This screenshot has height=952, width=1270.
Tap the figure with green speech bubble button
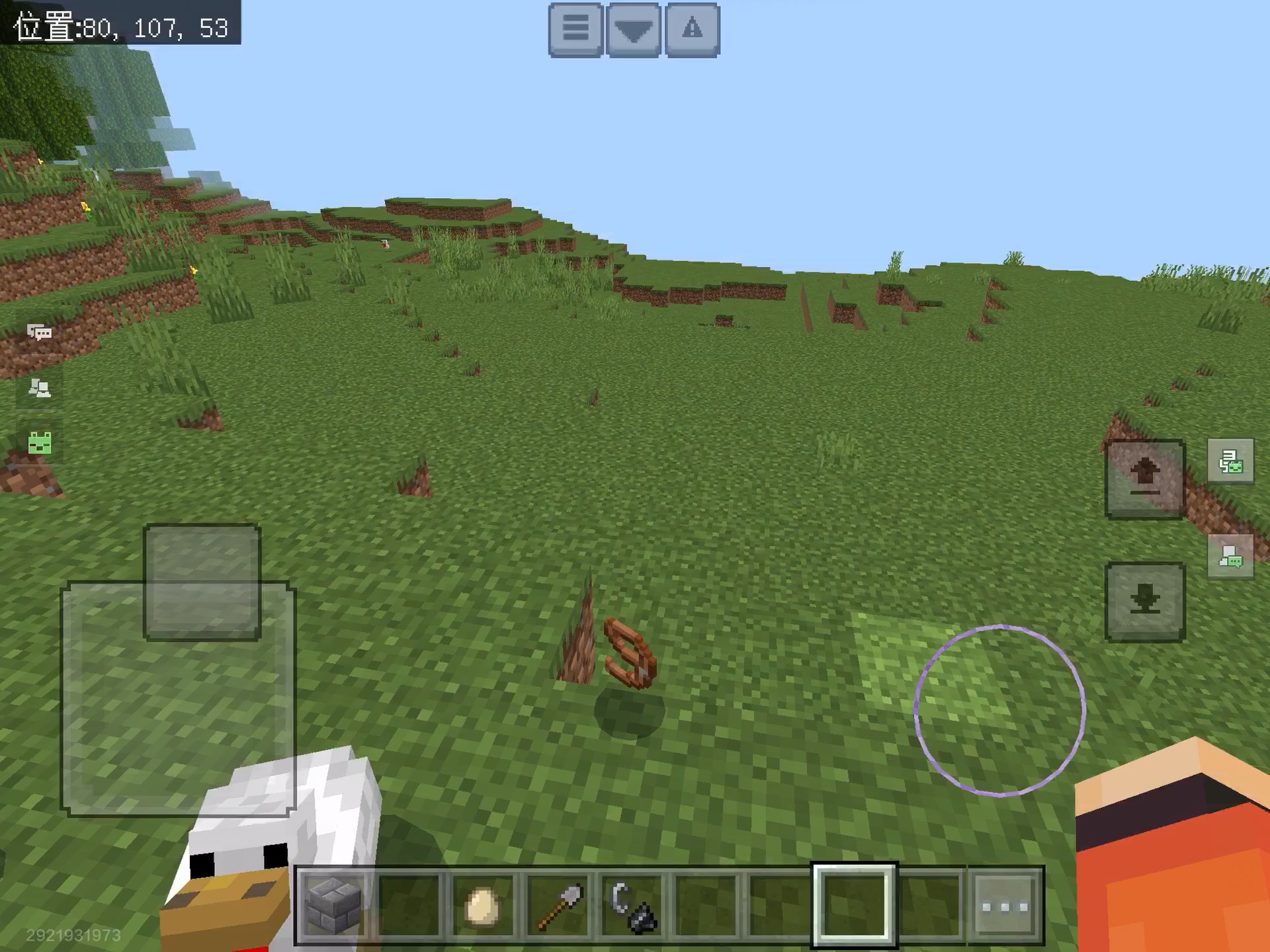coord(1230,556)
